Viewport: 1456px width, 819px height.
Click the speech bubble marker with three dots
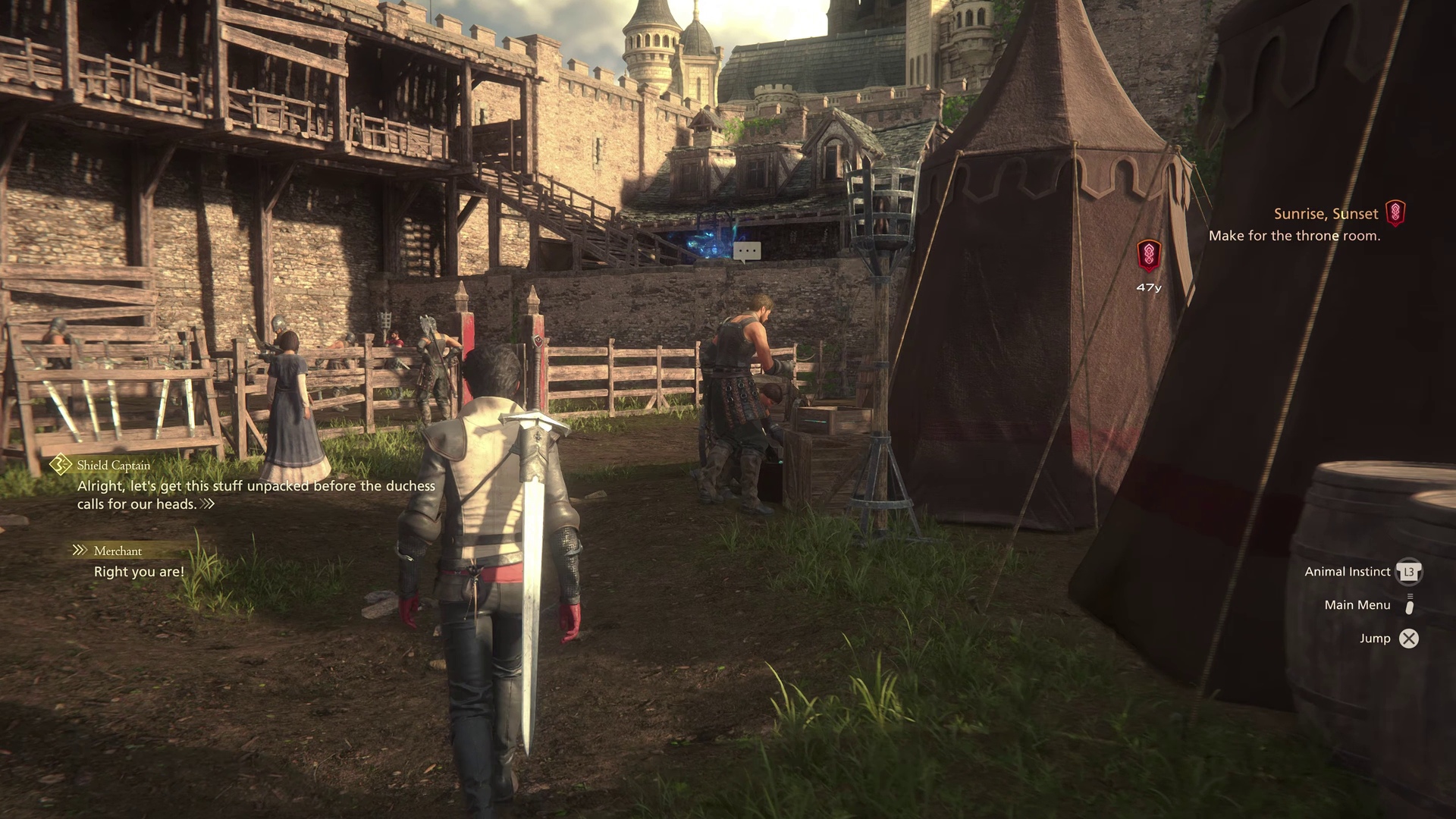coord(747,251)
